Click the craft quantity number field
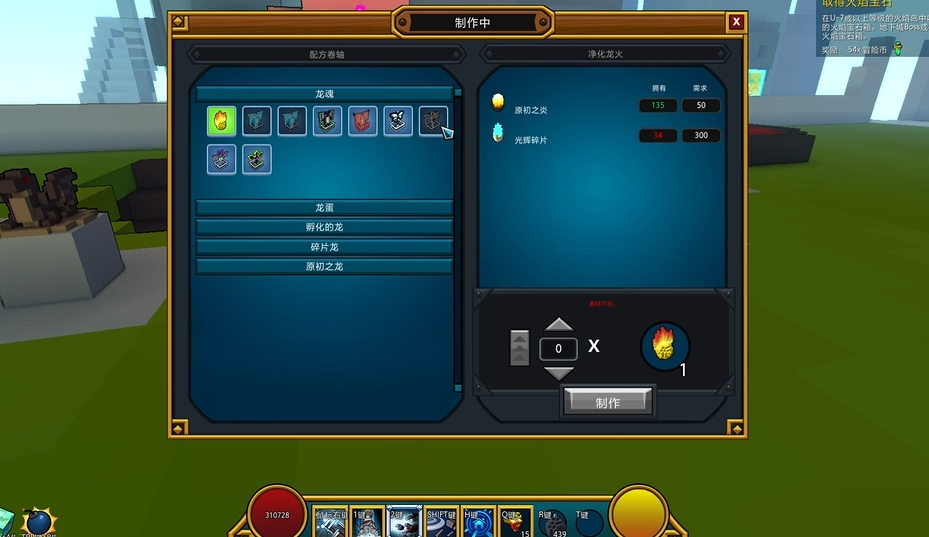The height and width of the screenshot is (537, 929). click(558, 349)
